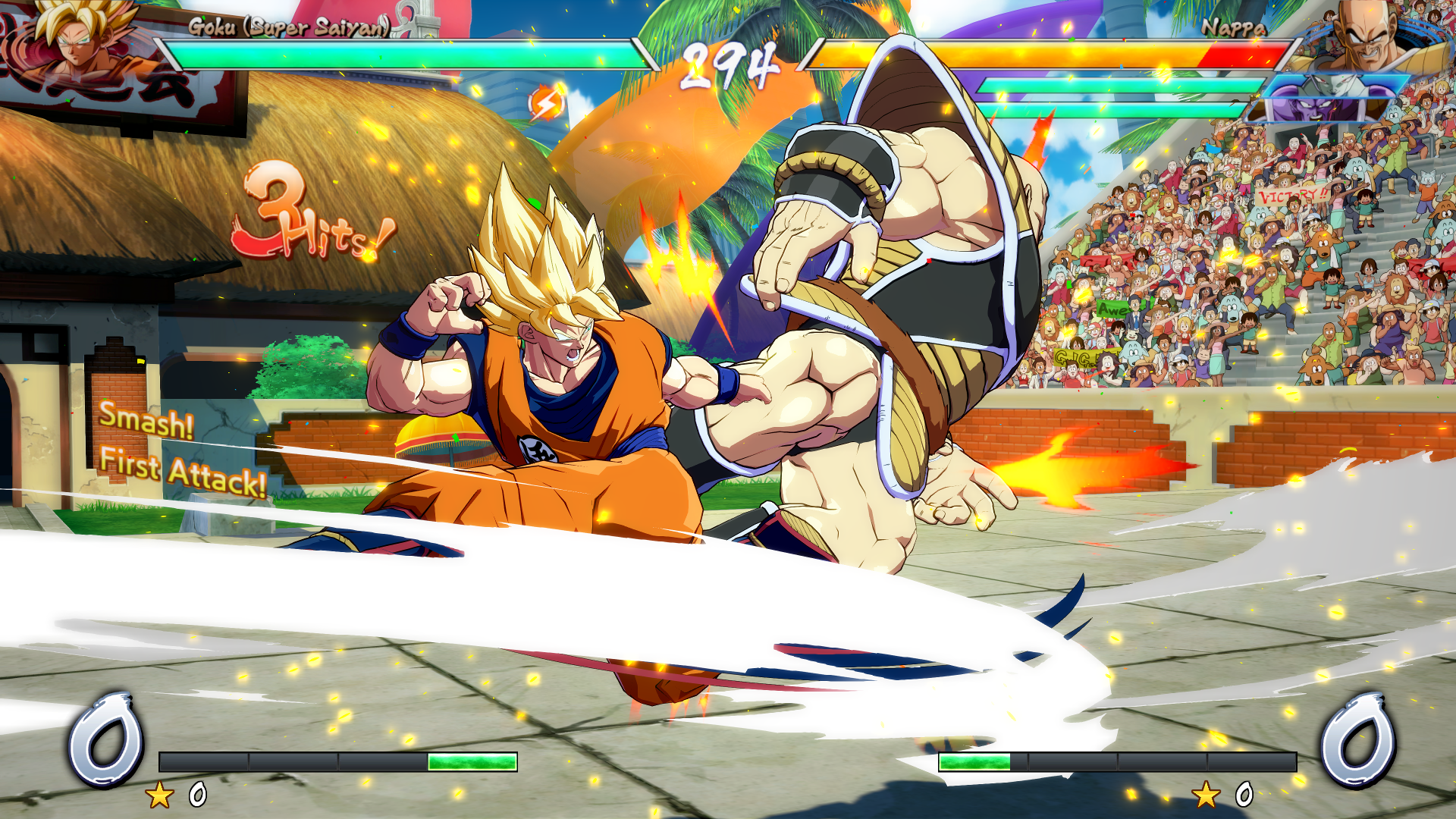This screenshot has width=1456, height=819.
Task: Activate the orange lightning bolt Sparking icon
Action: click(546, 103)
